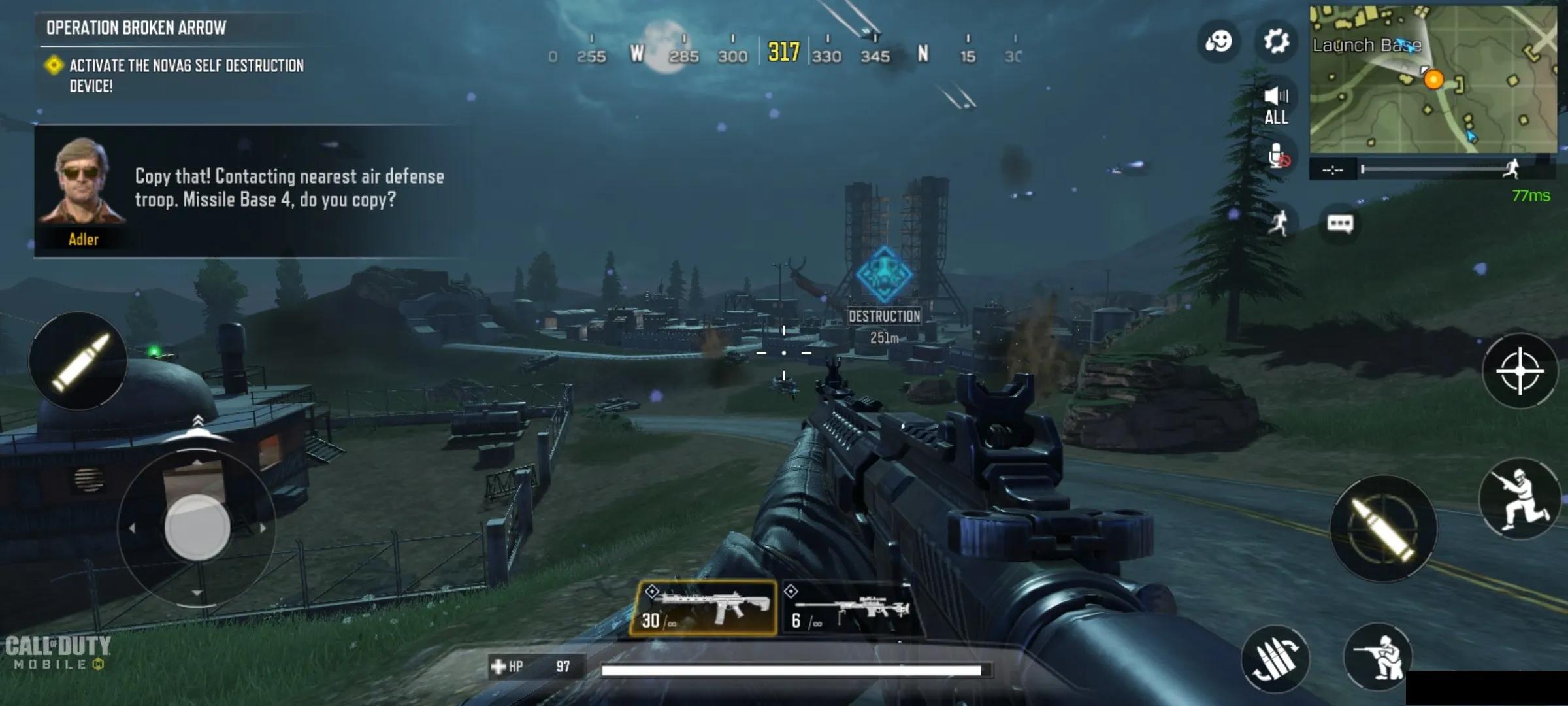Fire with the left bullet button

[78, 361]
